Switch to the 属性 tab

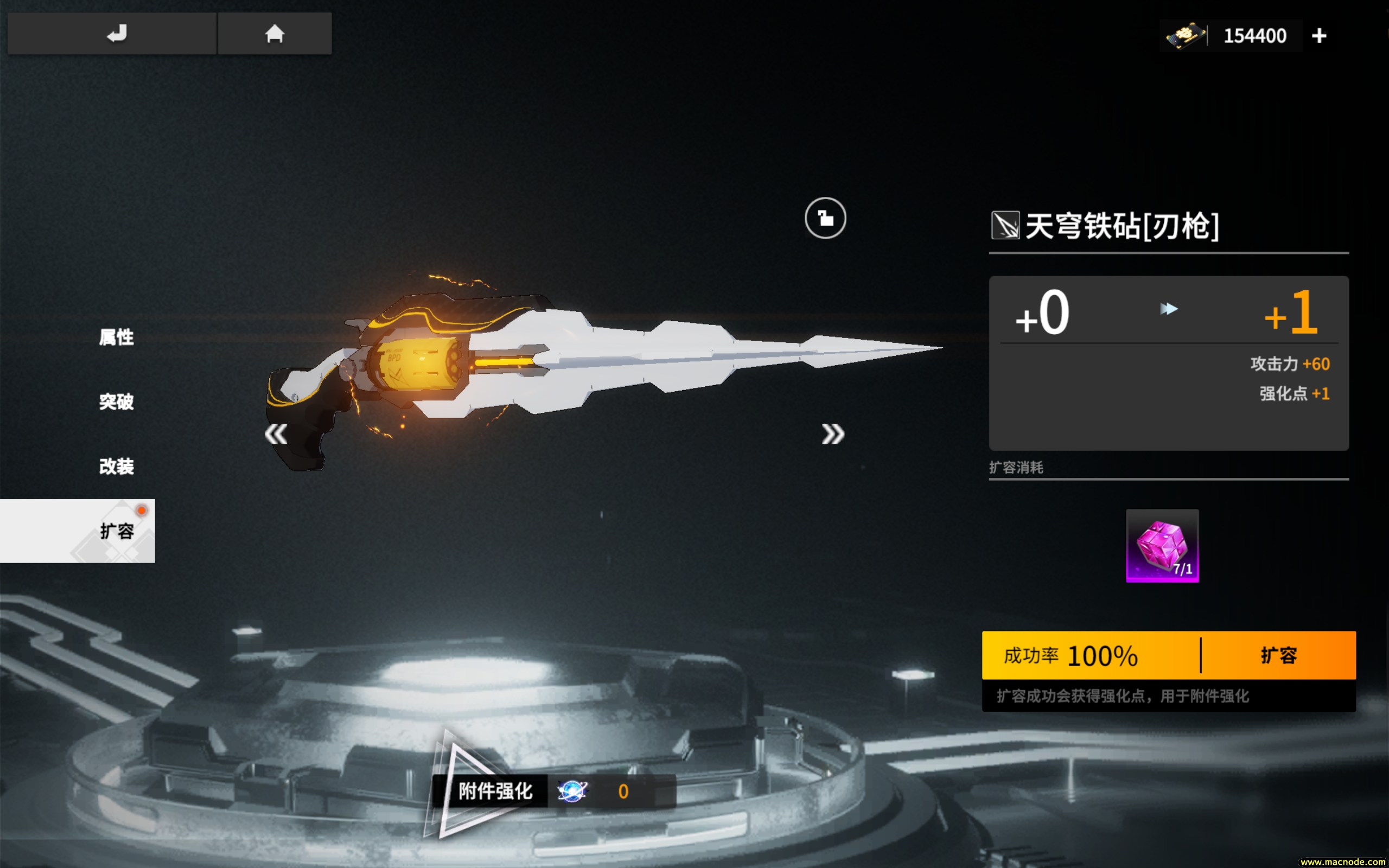[x=116, y=337]
